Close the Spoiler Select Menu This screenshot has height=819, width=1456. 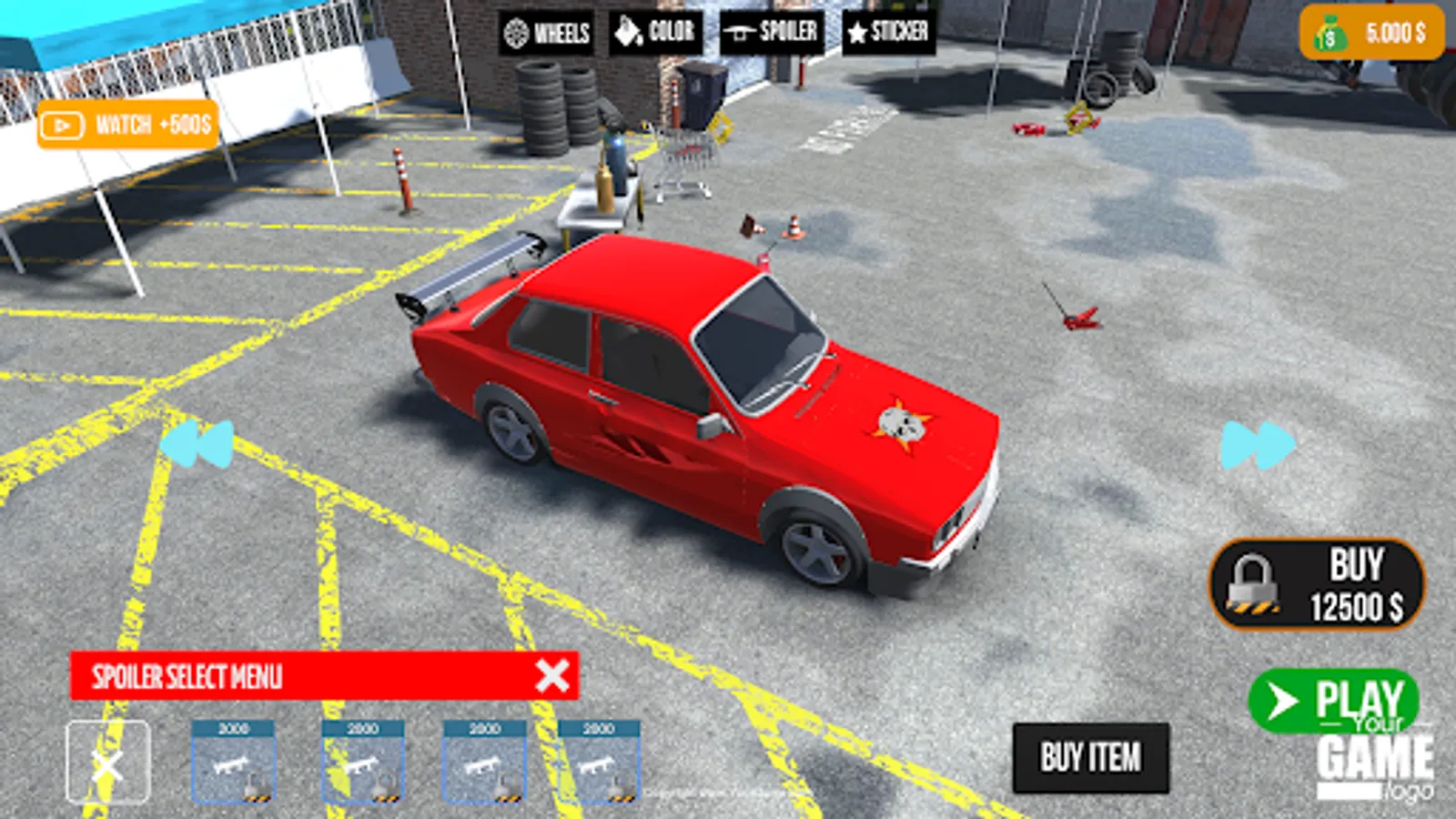(x=552, y=675)
